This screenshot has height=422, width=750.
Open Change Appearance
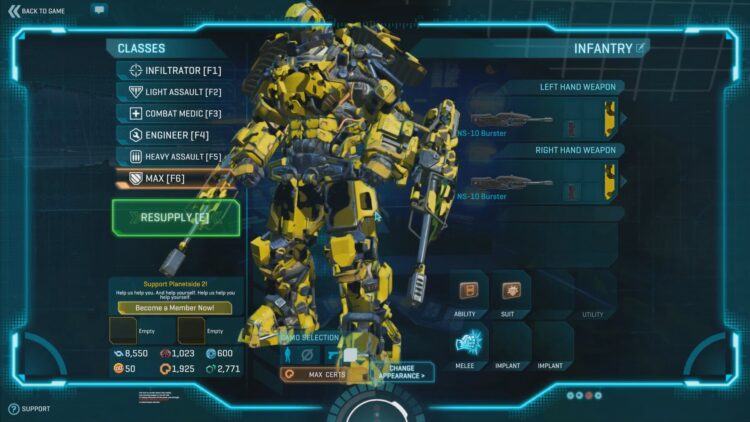(x=403, y=371)
